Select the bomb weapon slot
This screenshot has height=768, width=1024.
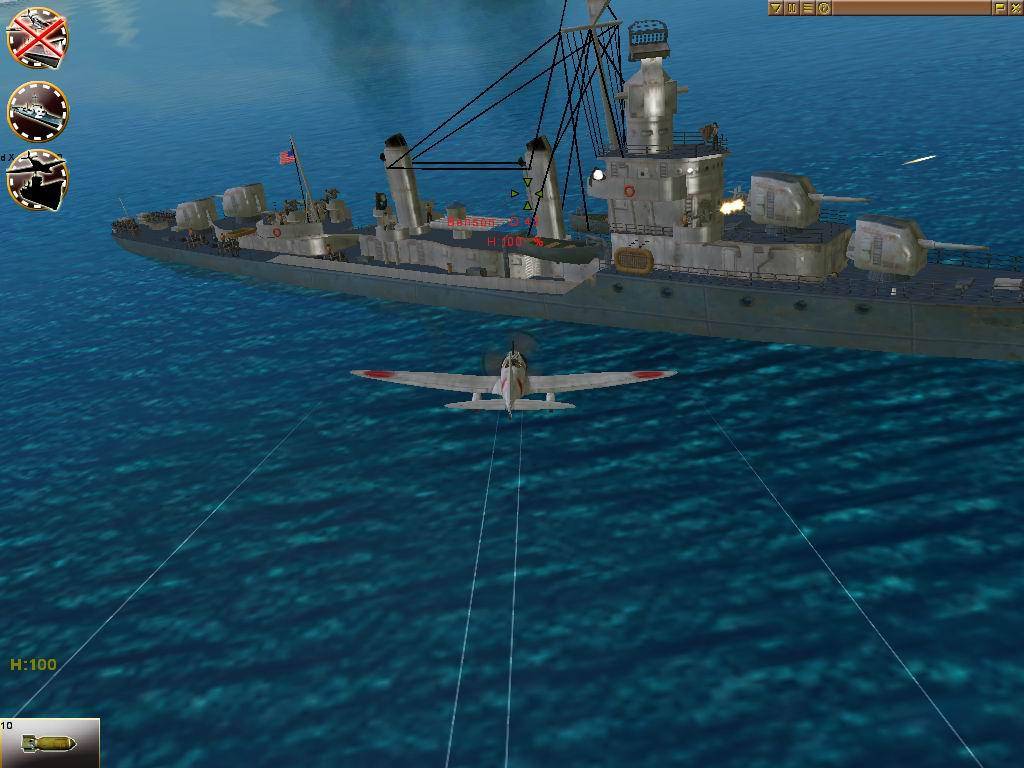click(50, 743)
